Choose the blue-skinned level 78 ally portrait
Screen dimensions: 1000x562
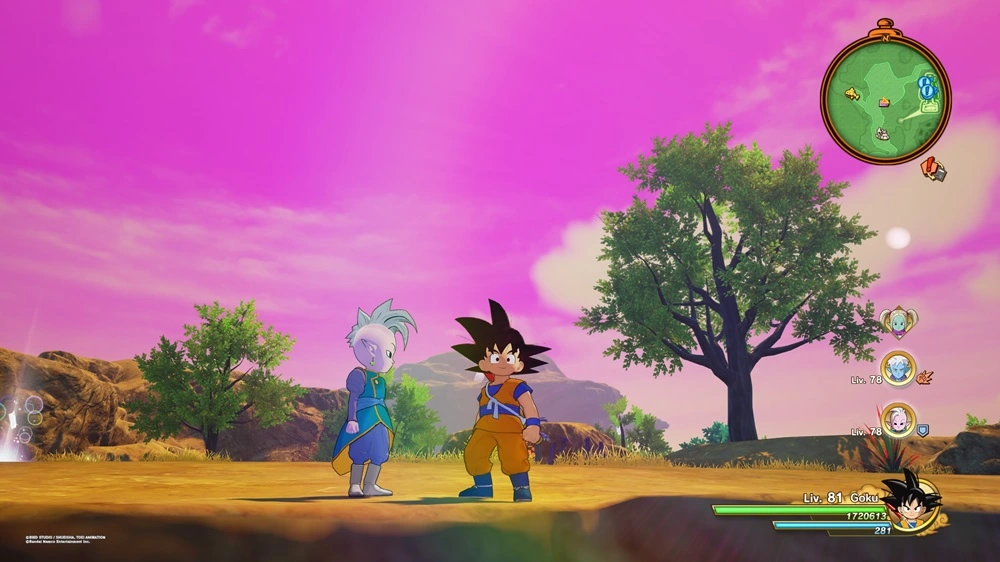pyautogui.click(x=898, y=366)
